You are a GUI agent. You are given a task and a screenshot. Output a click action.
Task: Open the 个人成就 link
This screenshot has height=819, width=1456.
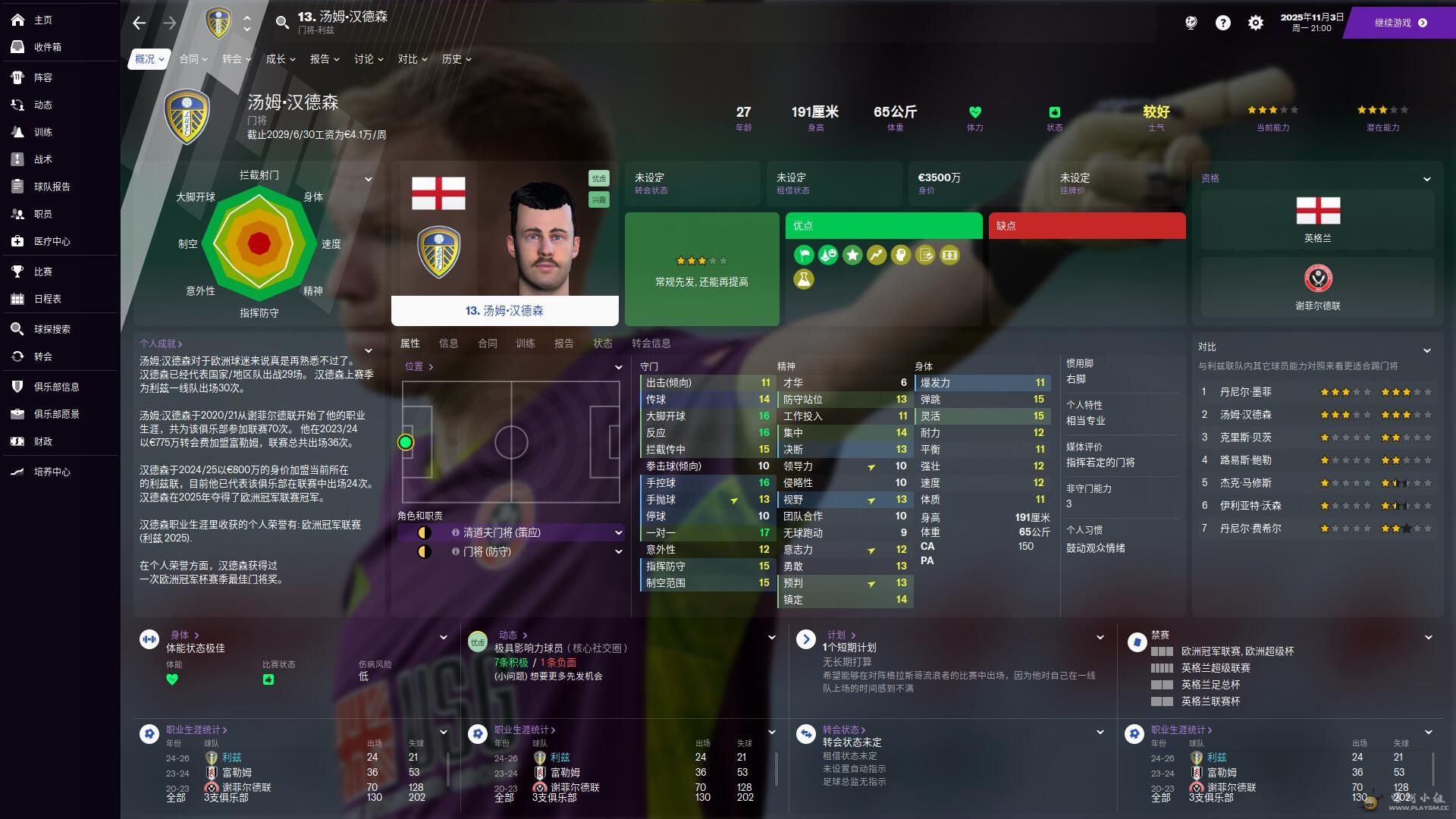pyautogui.click(x=161, y=344)
